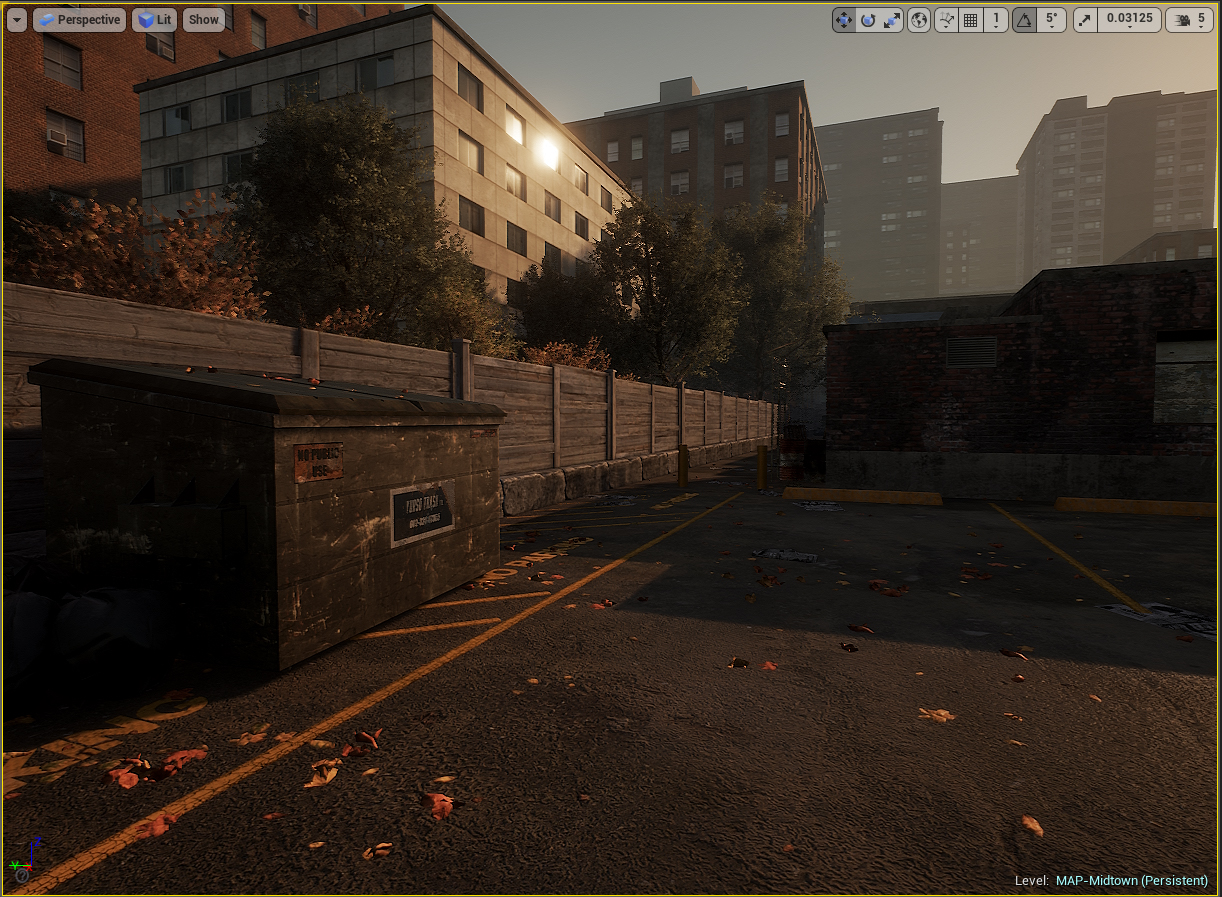Image resolution: width=1222 pixels, height=897 pixels.
Task: Open the grid snap size dropdown
Action: point(995,20)
